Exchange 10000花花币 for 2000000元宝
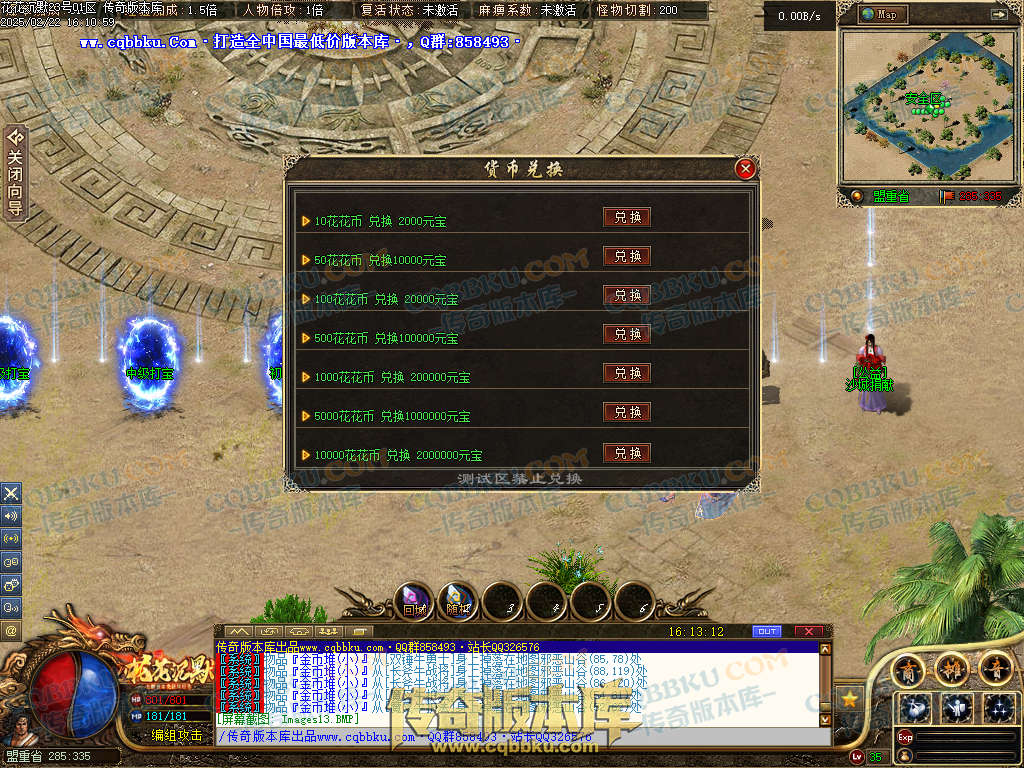1024x768 pixels. coord(627,453)
